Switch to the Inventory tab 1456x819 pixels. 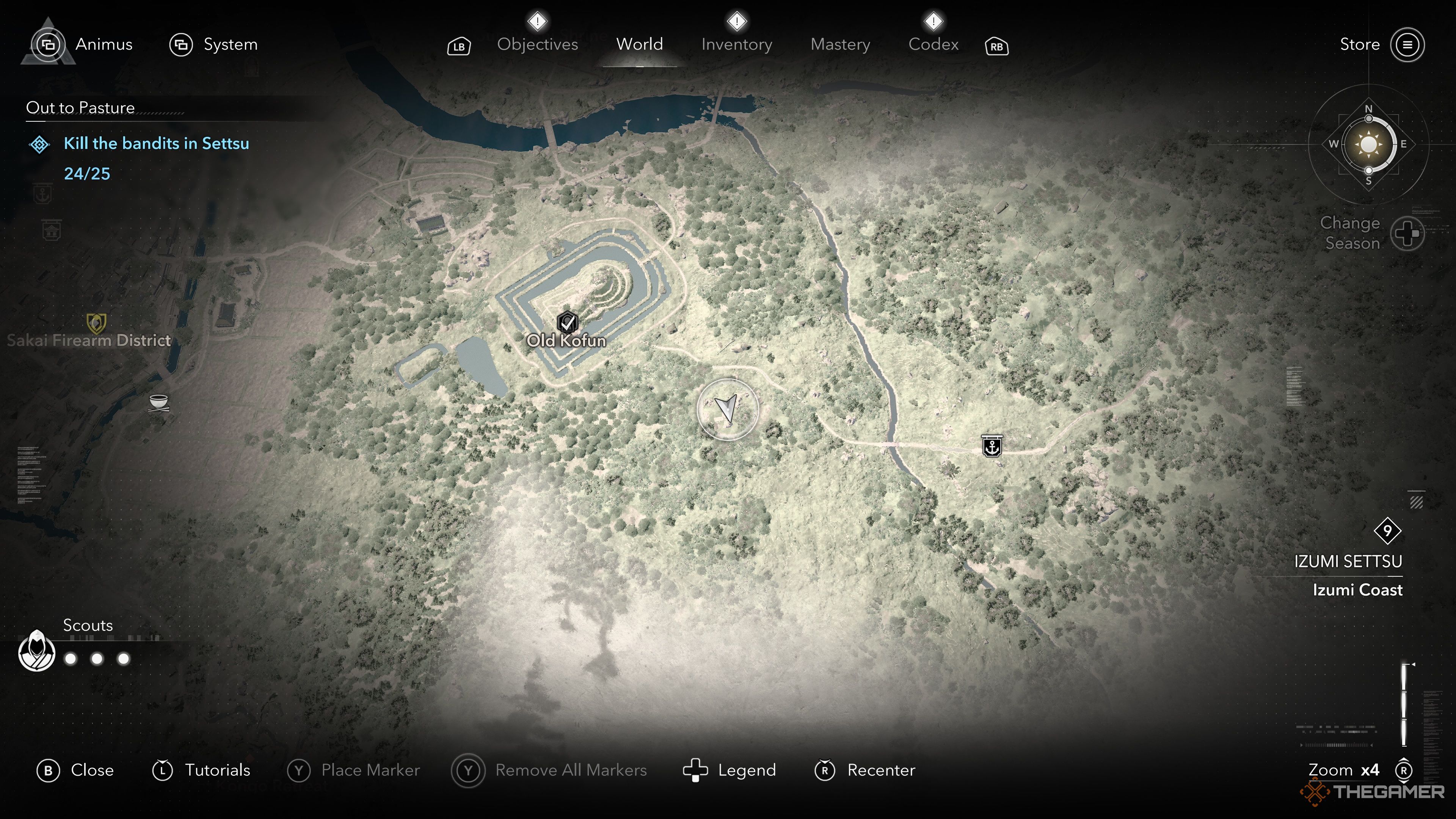(736, 44)
